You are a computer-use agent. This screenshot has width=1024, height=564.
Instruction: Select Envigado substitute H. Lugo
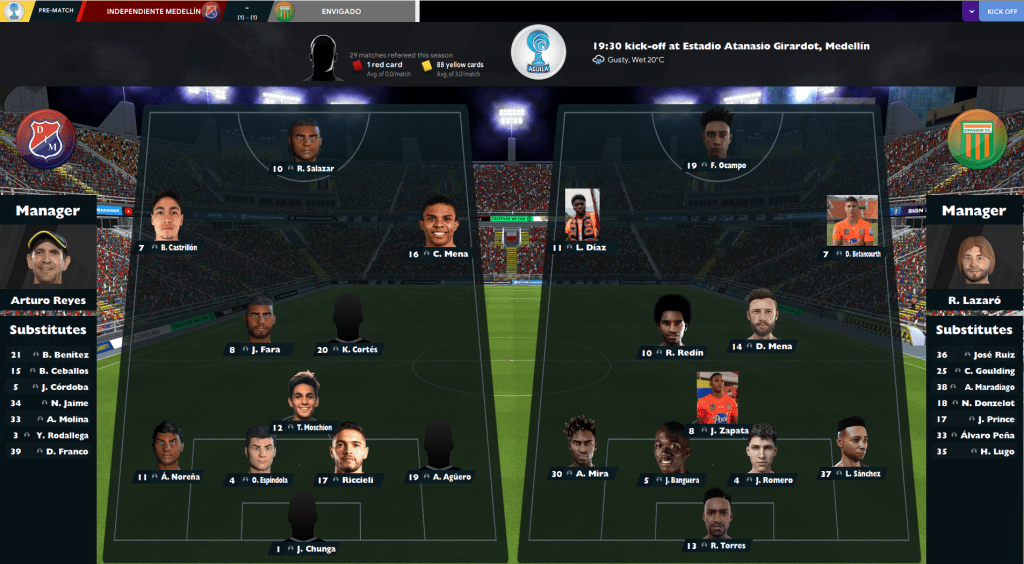pos(979,451)
